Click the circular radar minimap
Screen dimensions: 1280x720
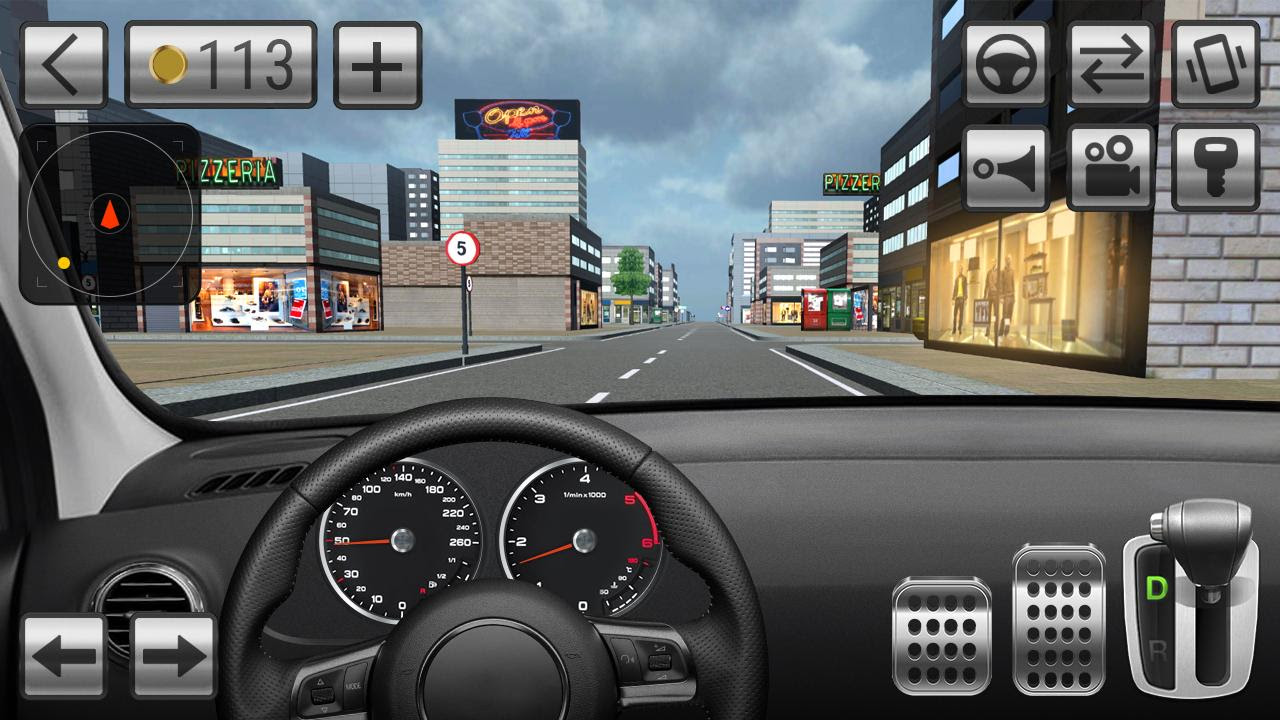click(109, 214)
